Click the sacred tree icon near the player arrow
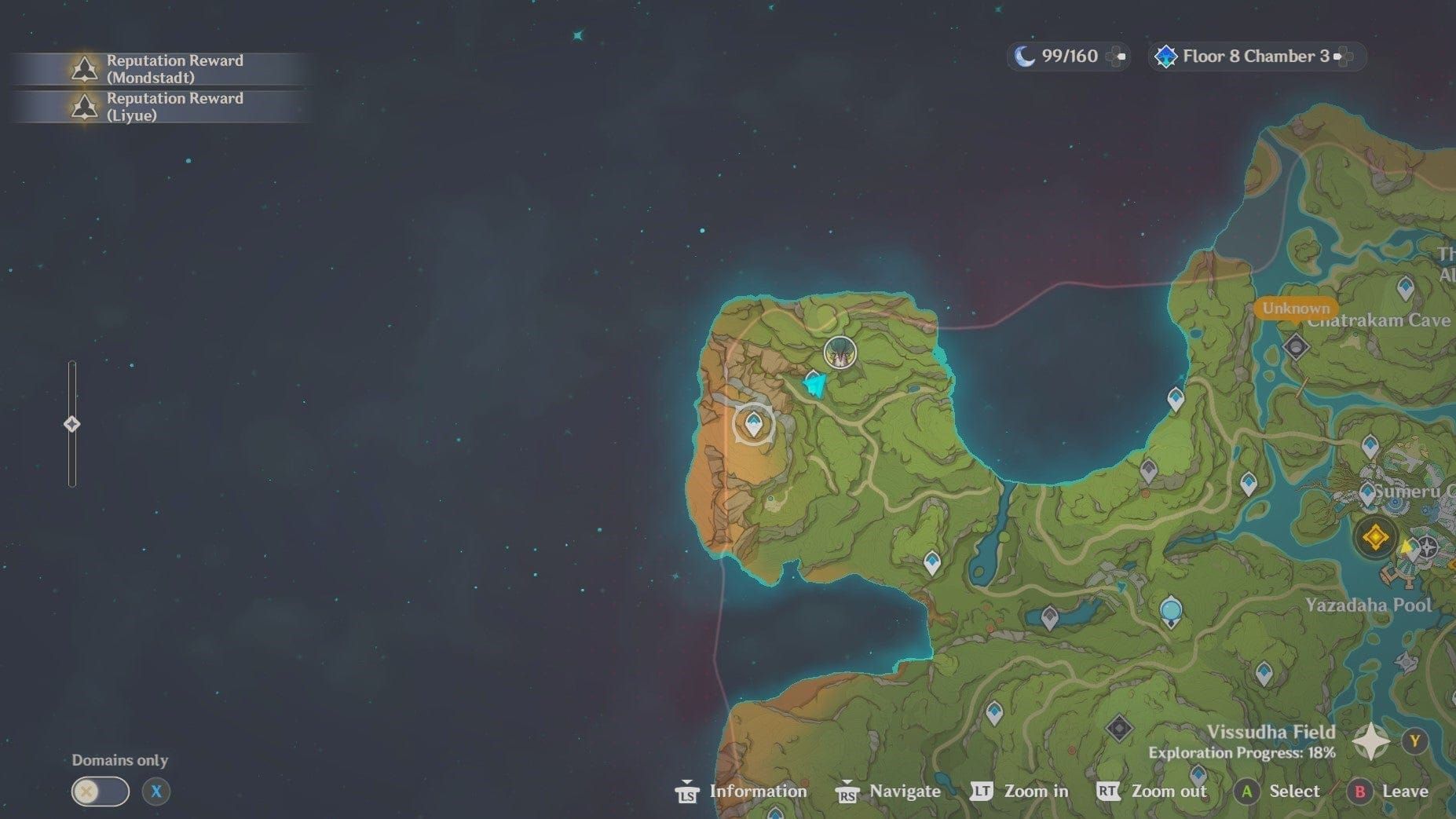Image resolution: width=1456 pixels, height=819 pixels. point(840,352)
